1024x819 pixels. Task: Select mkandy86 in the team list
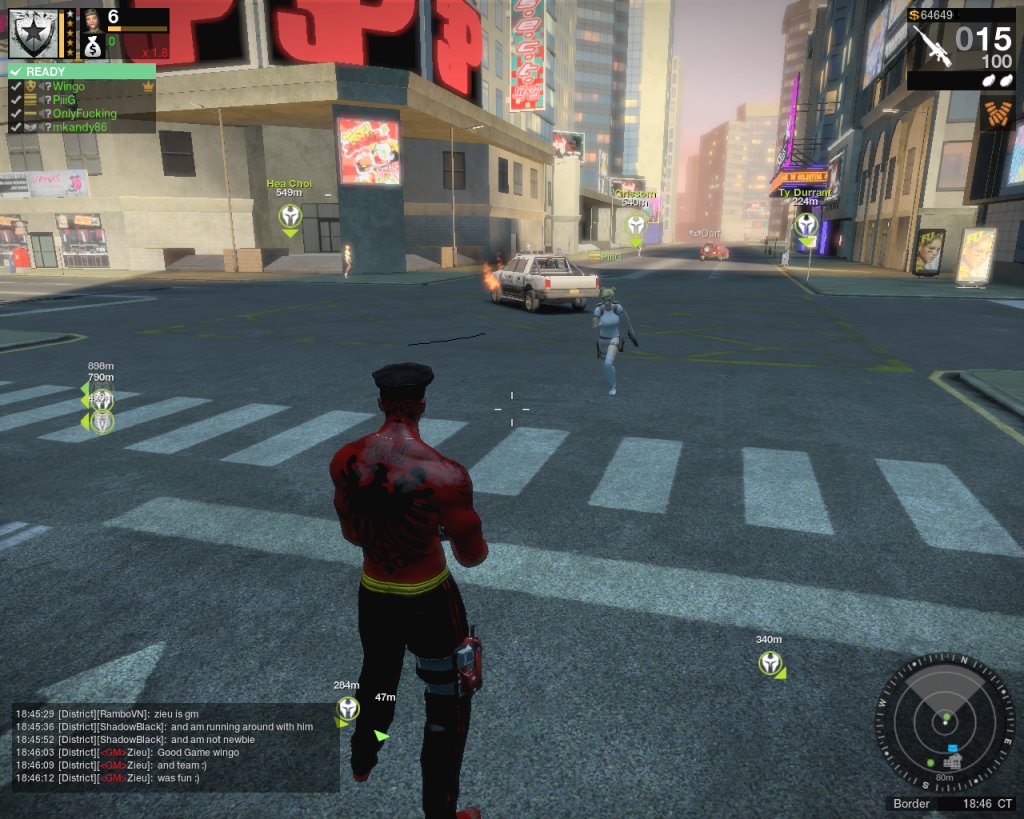(79, 127)
